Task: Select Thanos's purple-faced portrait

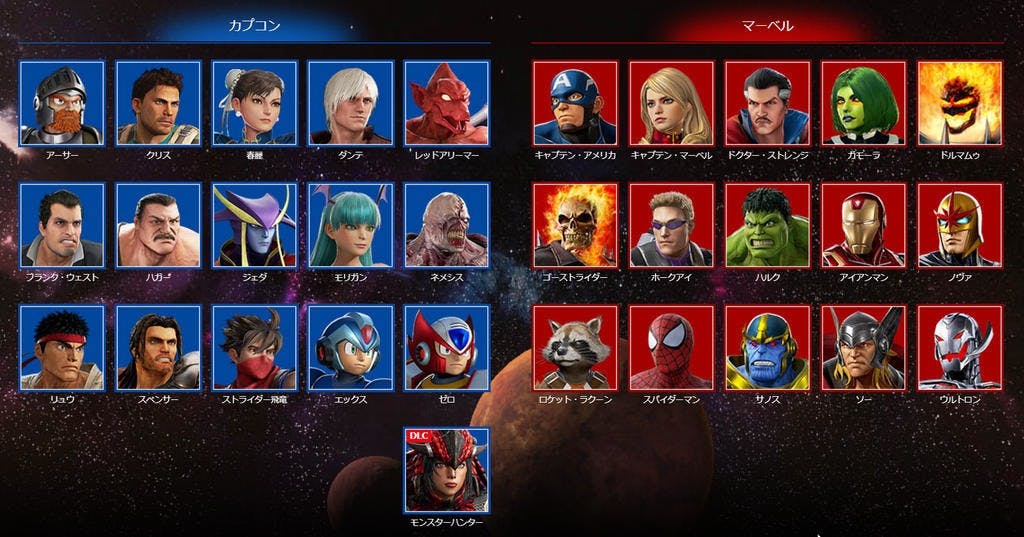Action: pos(767,348)
